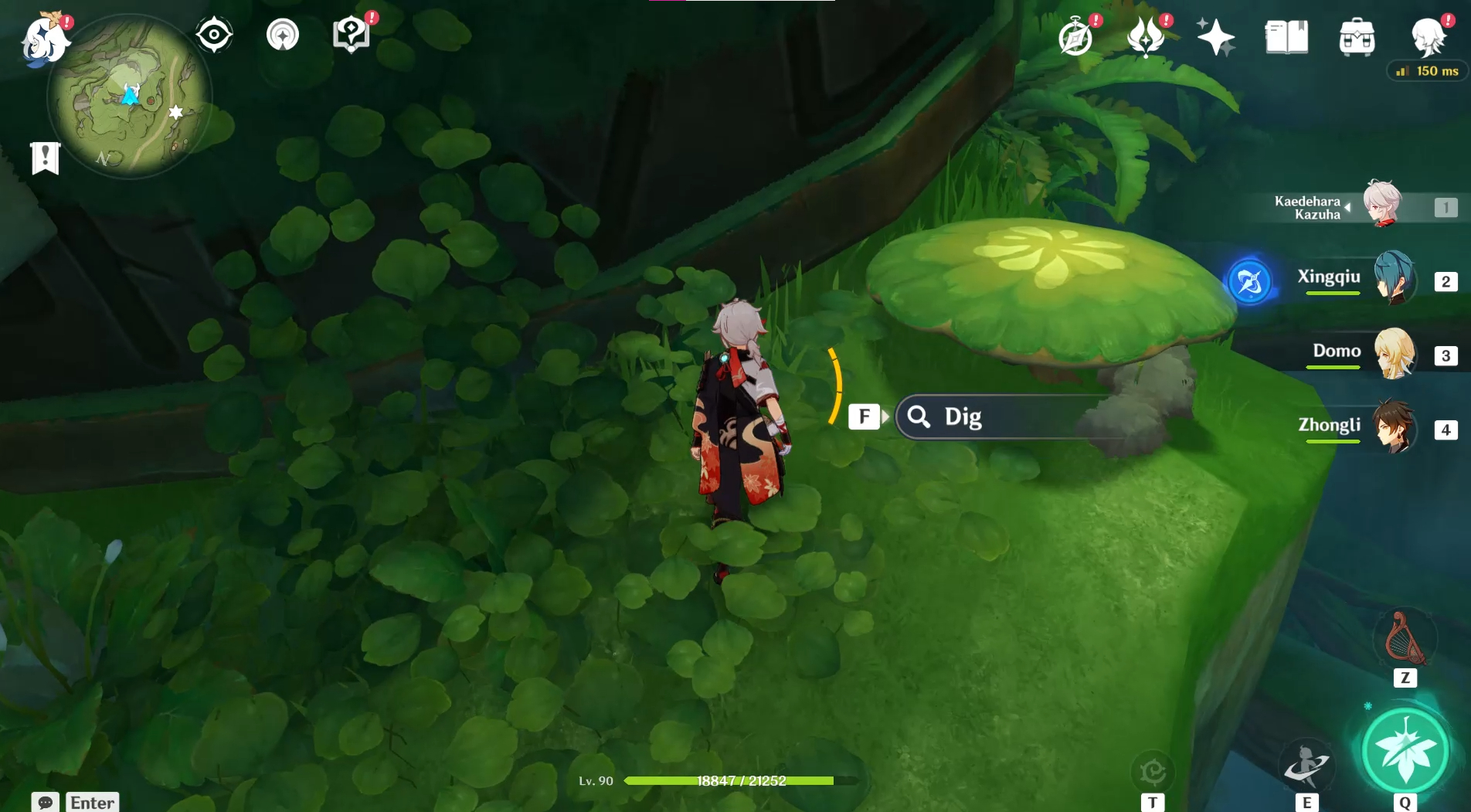Trigger Xingqiu's elemental burst swirl icon
Image resolution: width=1471 pixels, height=812 pixels.
pos(1251,282)
